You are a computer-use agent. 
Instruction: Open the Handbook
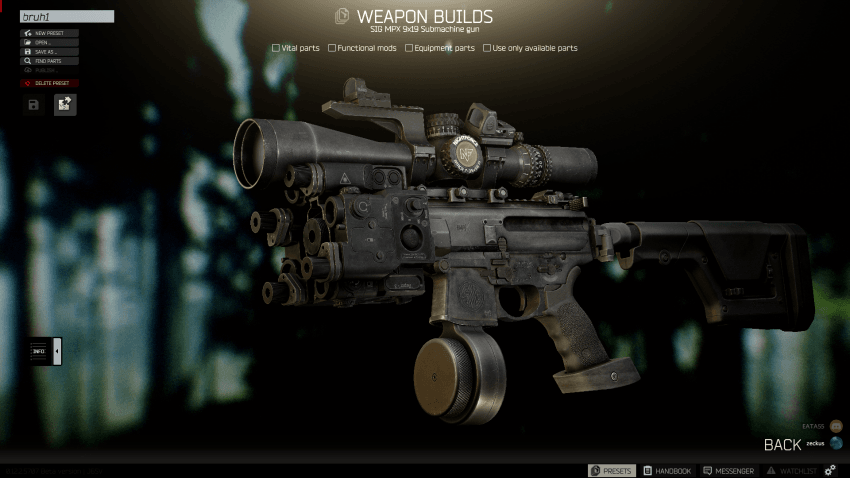pos(667,470)
